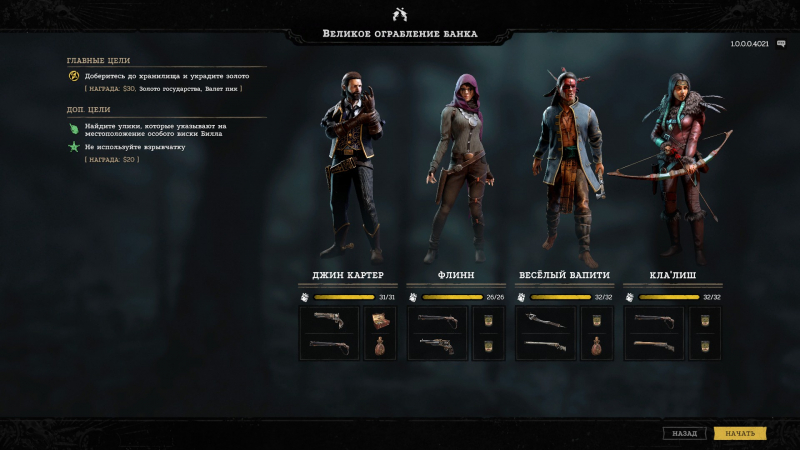Choose the Весёлый Вапити character portrait
Viewport: 800px width, 450px height.
tap(565, 165)
